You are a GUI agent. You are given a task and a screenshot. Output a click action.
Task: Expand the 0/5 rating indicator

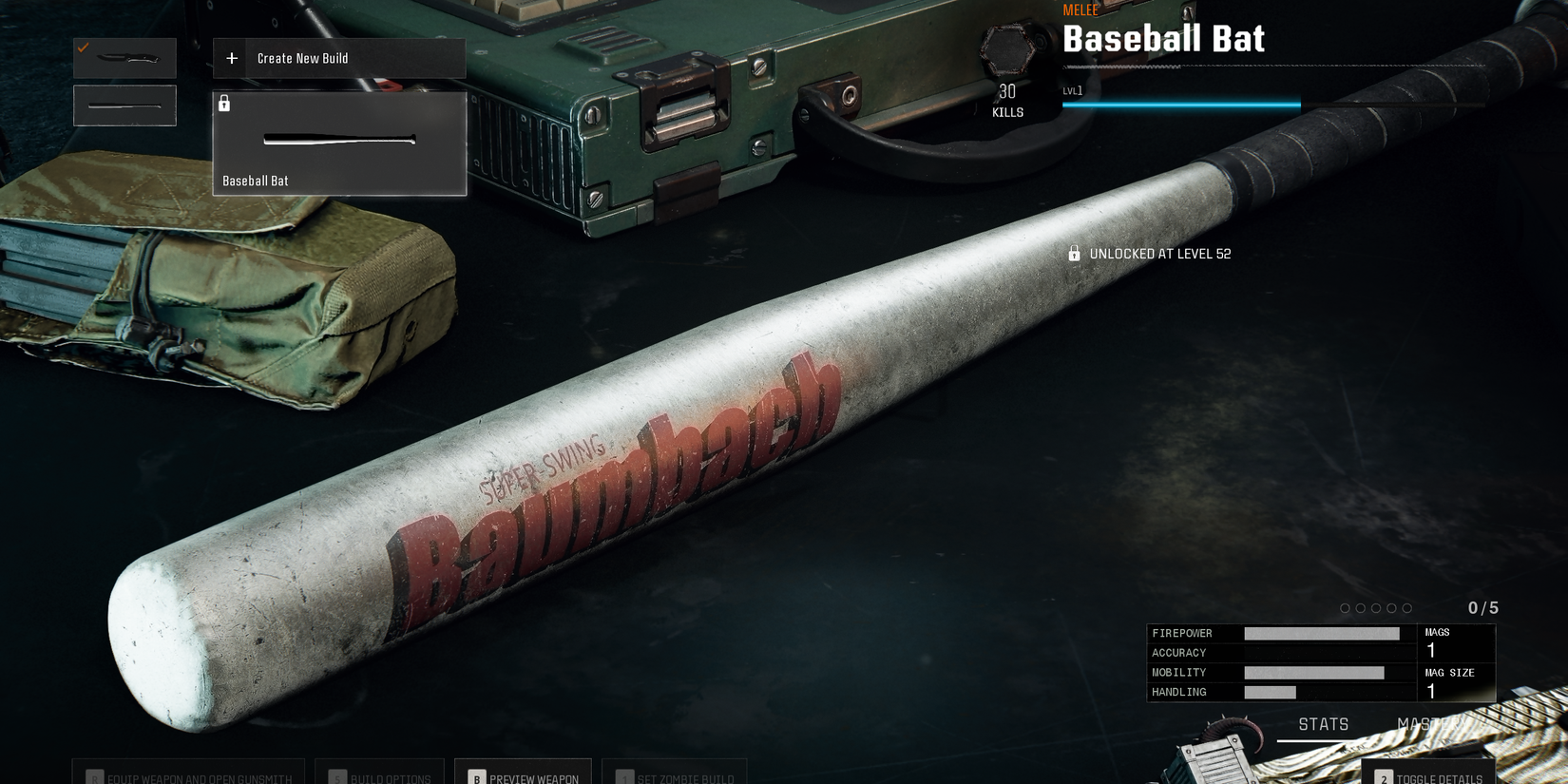tap(1483, 606)
